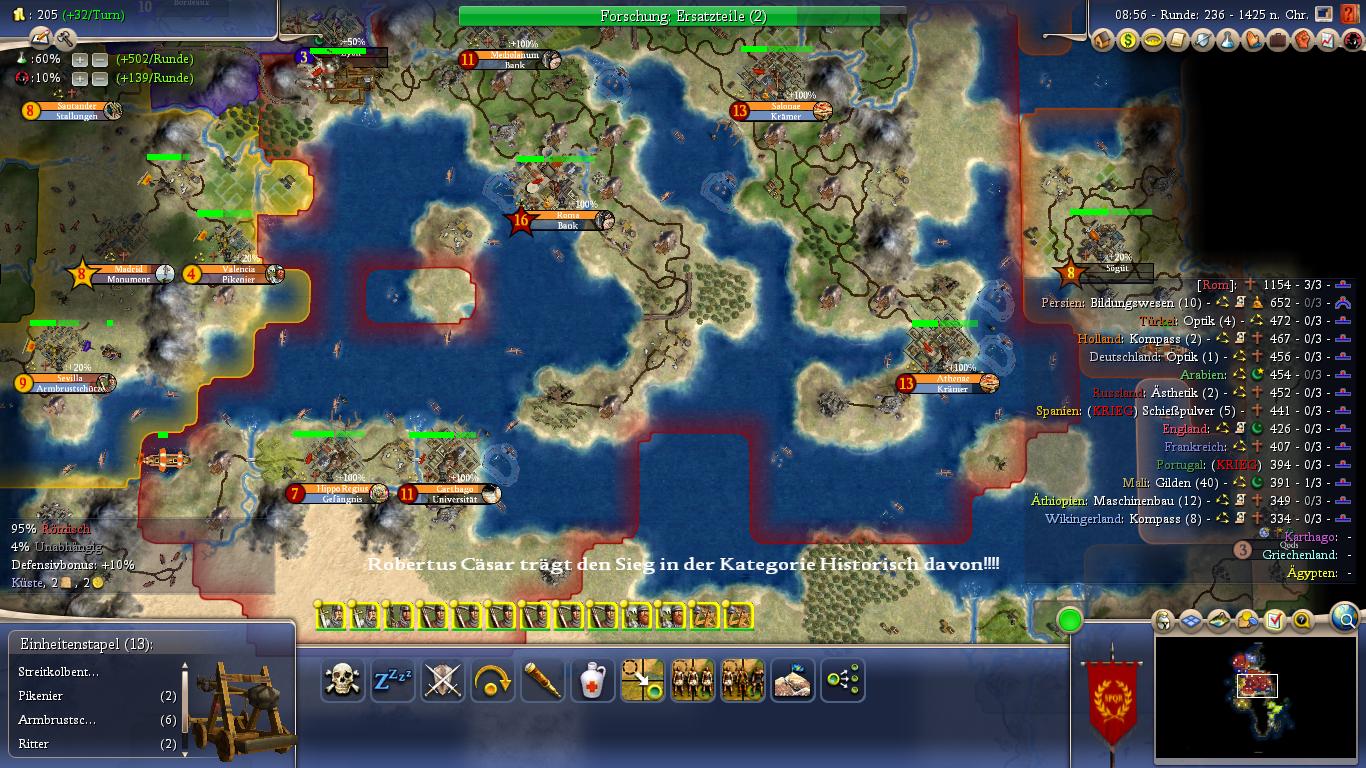Screen dimensions: 1366x768
Task: Click on the minimap
Action: 1256,696
